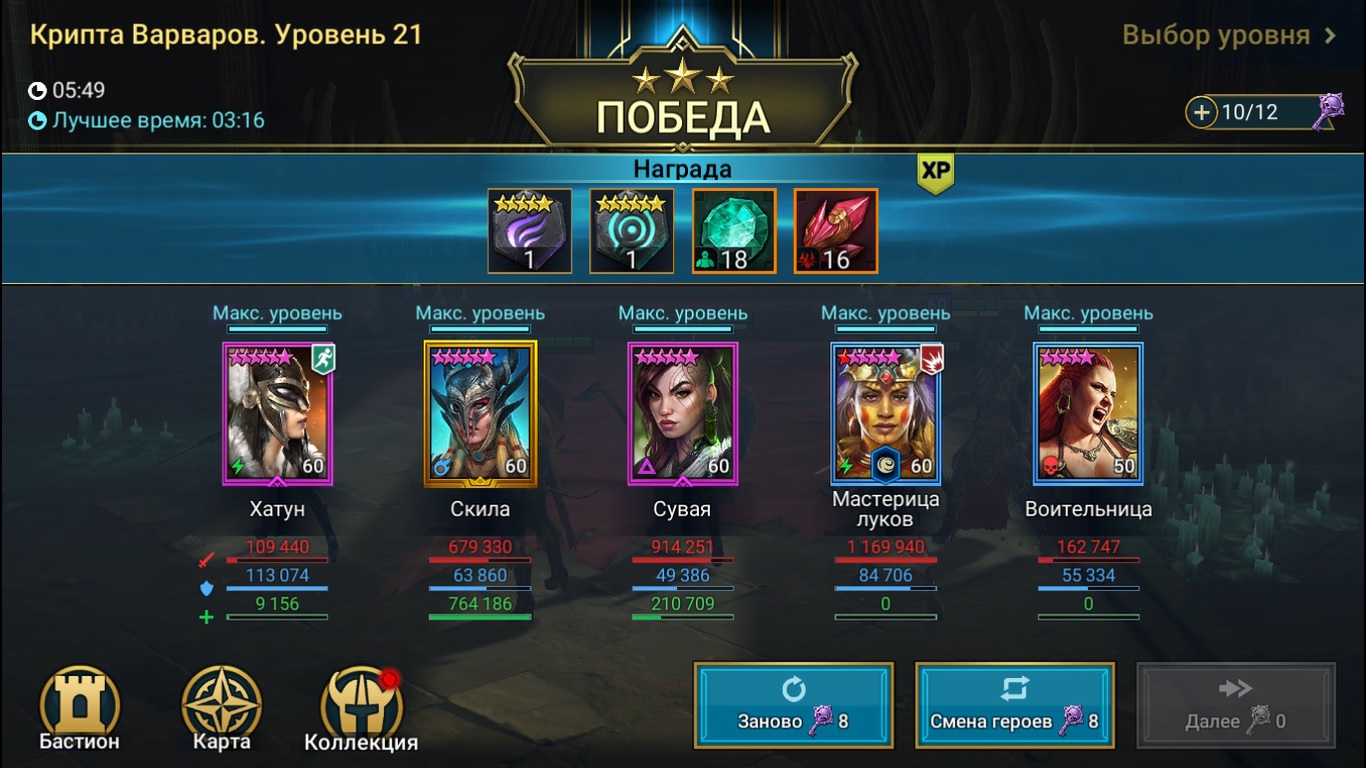Select the blue artifact reward
The height and width of the screenshot is (768, 1366).
pos(632,230)
